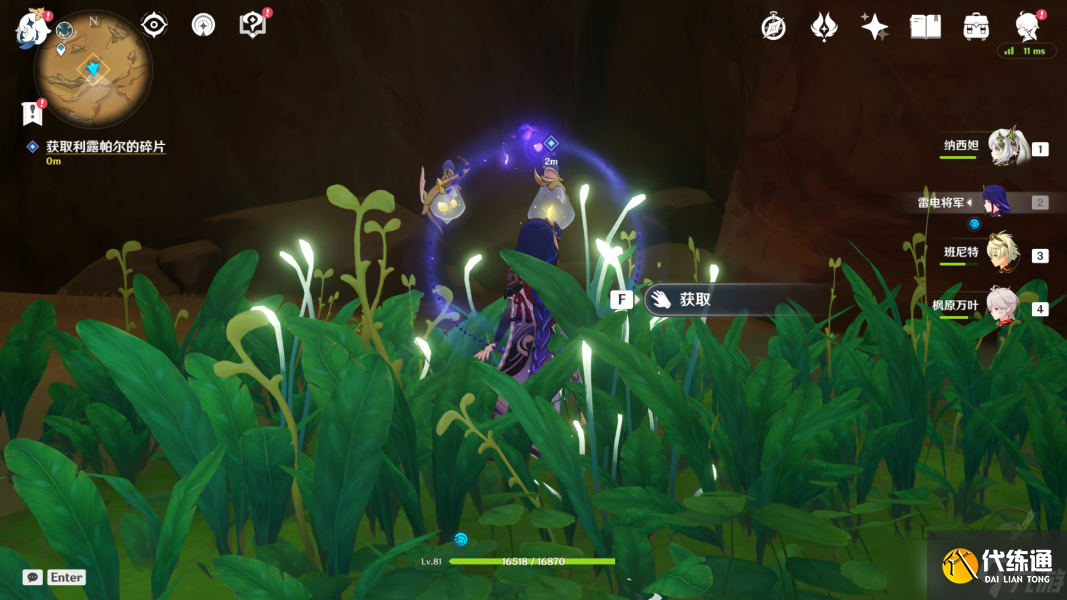Switch to party member 班尼特
The height and width of the screenshot is (600, 1067).
(x=1002, y=254)
